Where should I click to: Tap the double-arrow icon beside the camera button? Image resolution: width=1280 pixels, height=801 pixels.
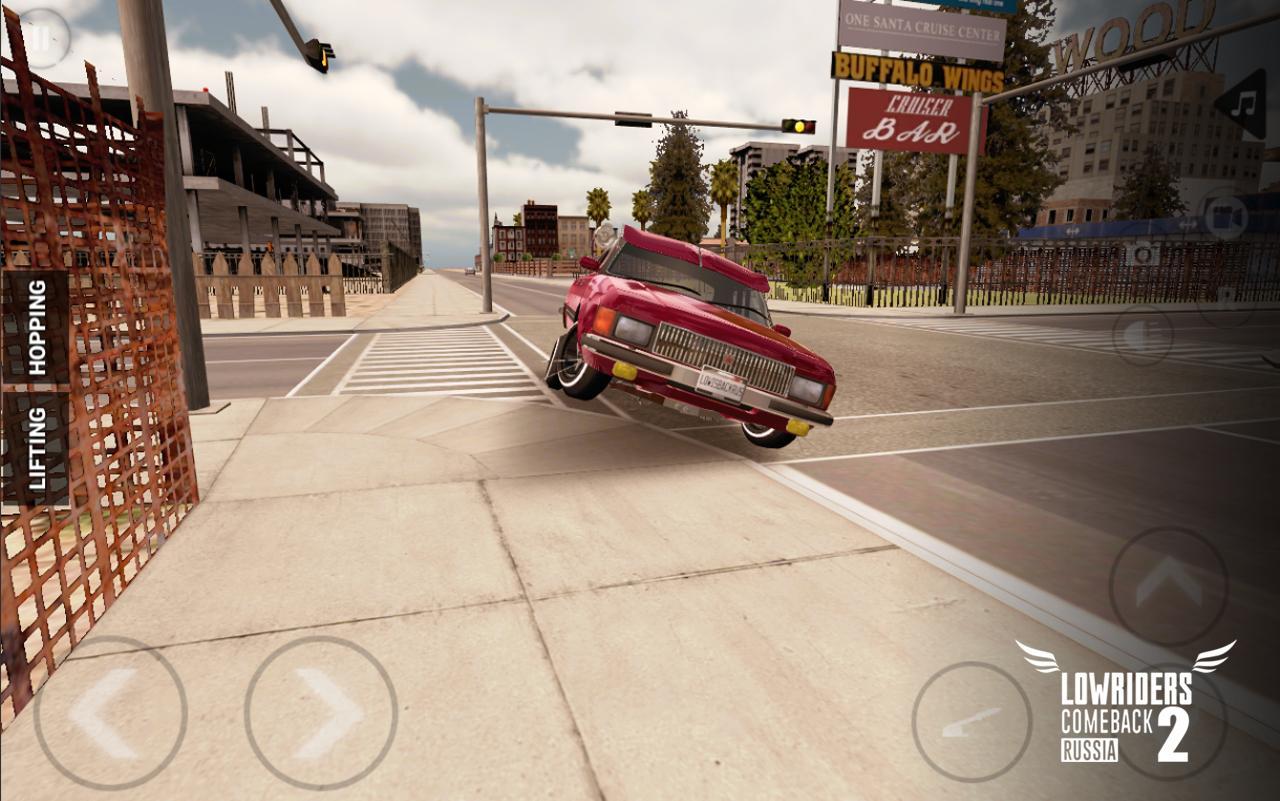[x=1188, y=224]
